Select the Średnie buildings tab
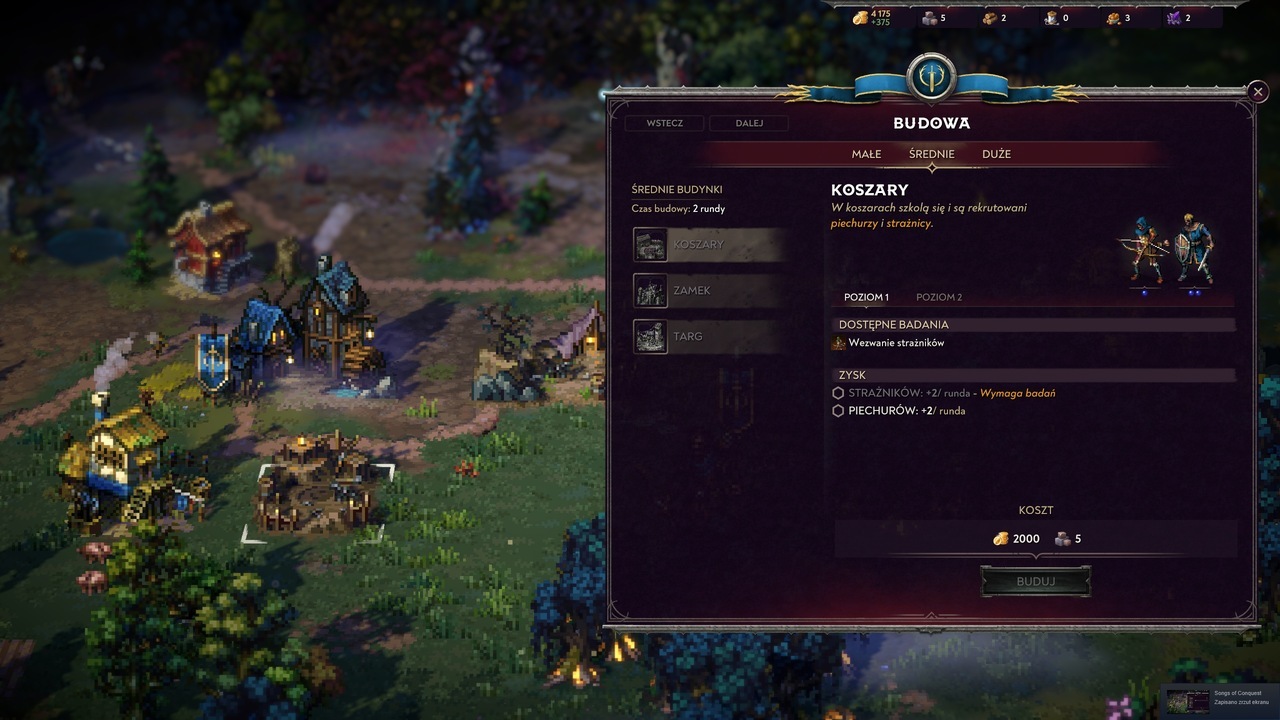 [931, 154]
